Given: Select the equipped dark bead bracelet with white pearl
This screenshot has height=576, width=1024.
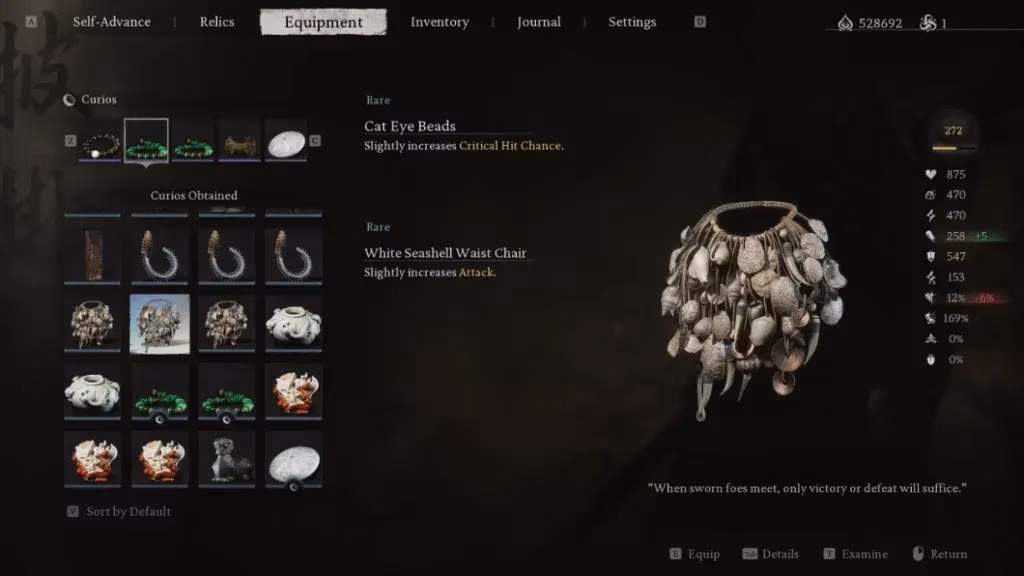Looking at the screenshot, I should pyautogui.click(x=100, y=142).
